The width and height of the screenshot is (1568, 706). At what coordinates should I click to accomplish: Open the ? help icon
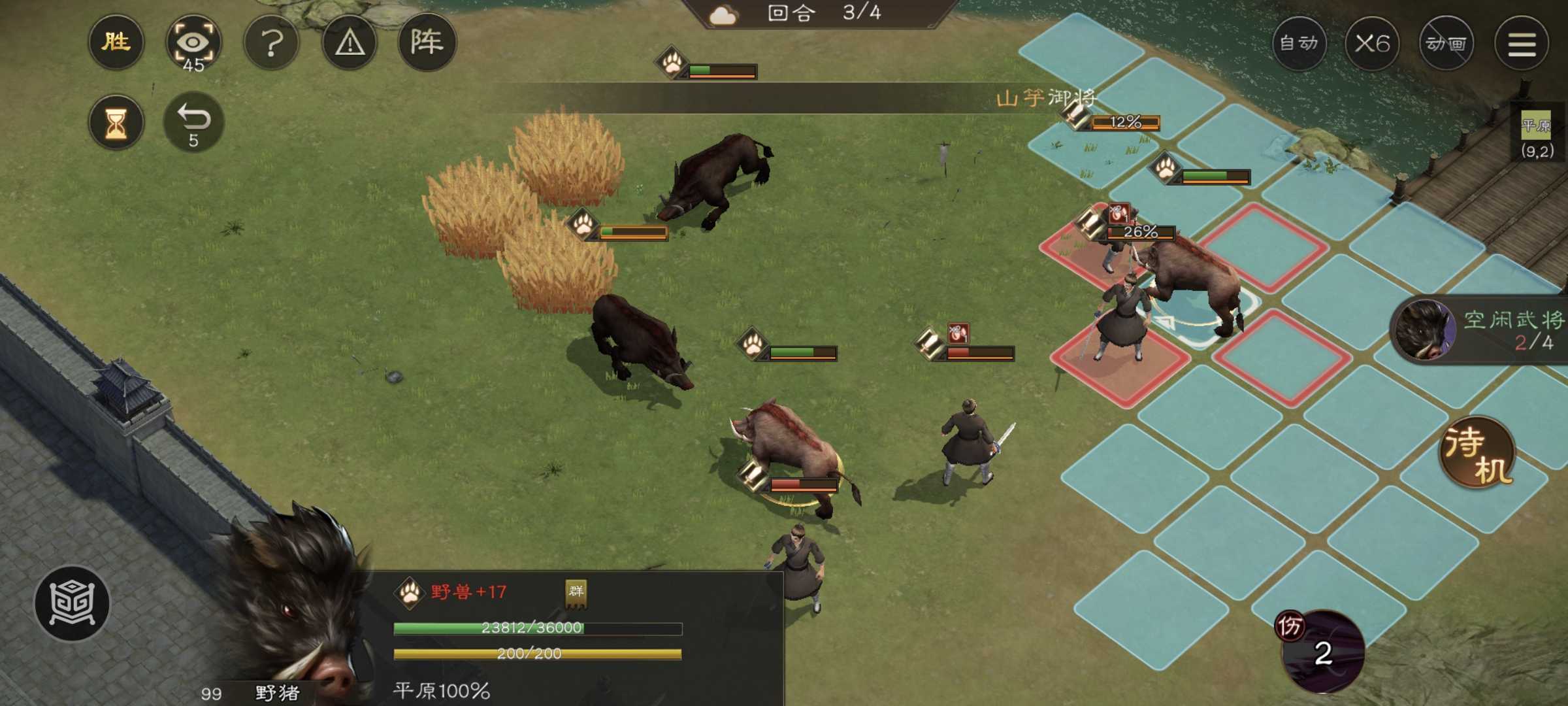point(272,42)
